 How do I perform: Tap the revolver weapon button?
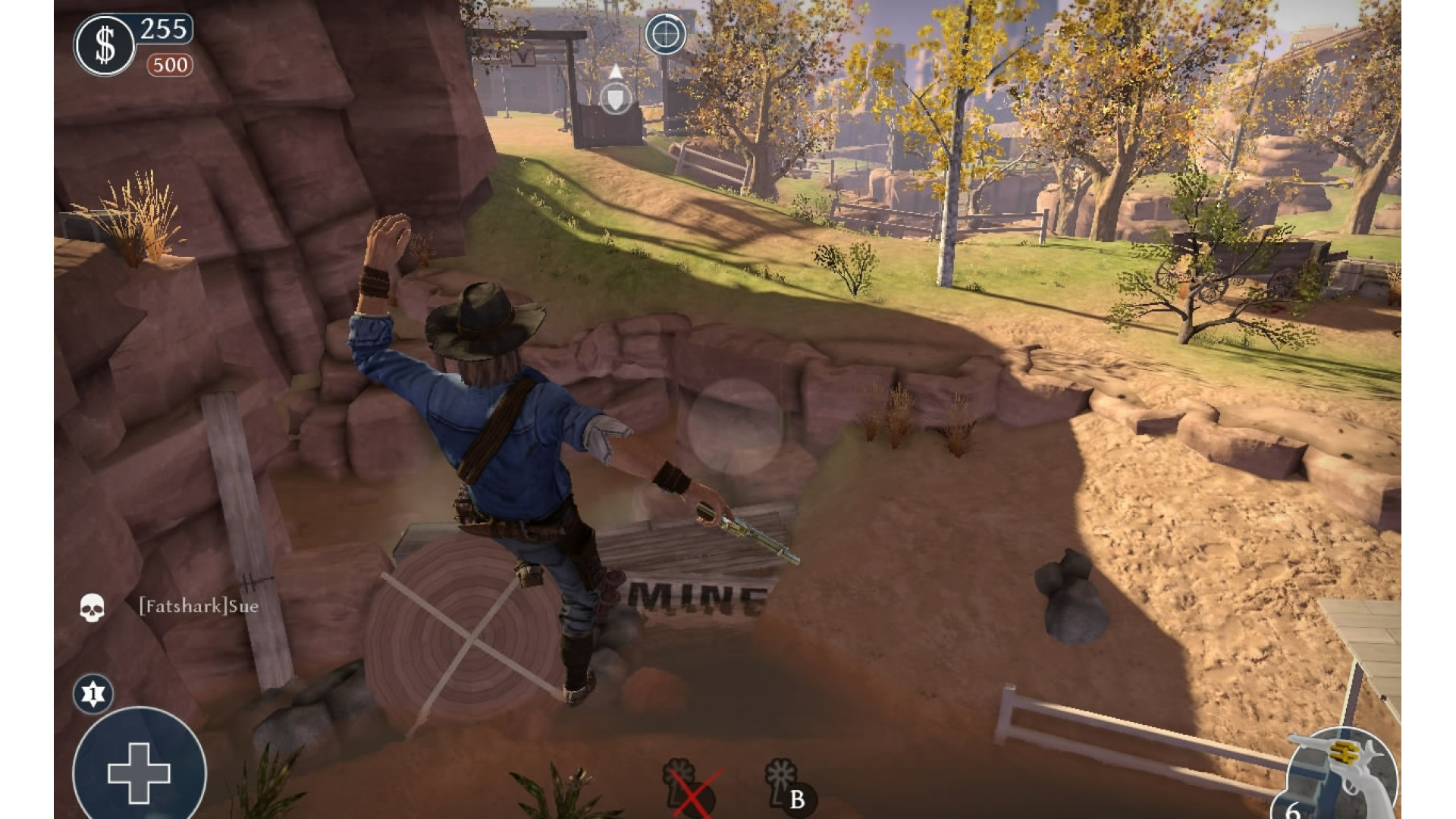pos(1344,773)
